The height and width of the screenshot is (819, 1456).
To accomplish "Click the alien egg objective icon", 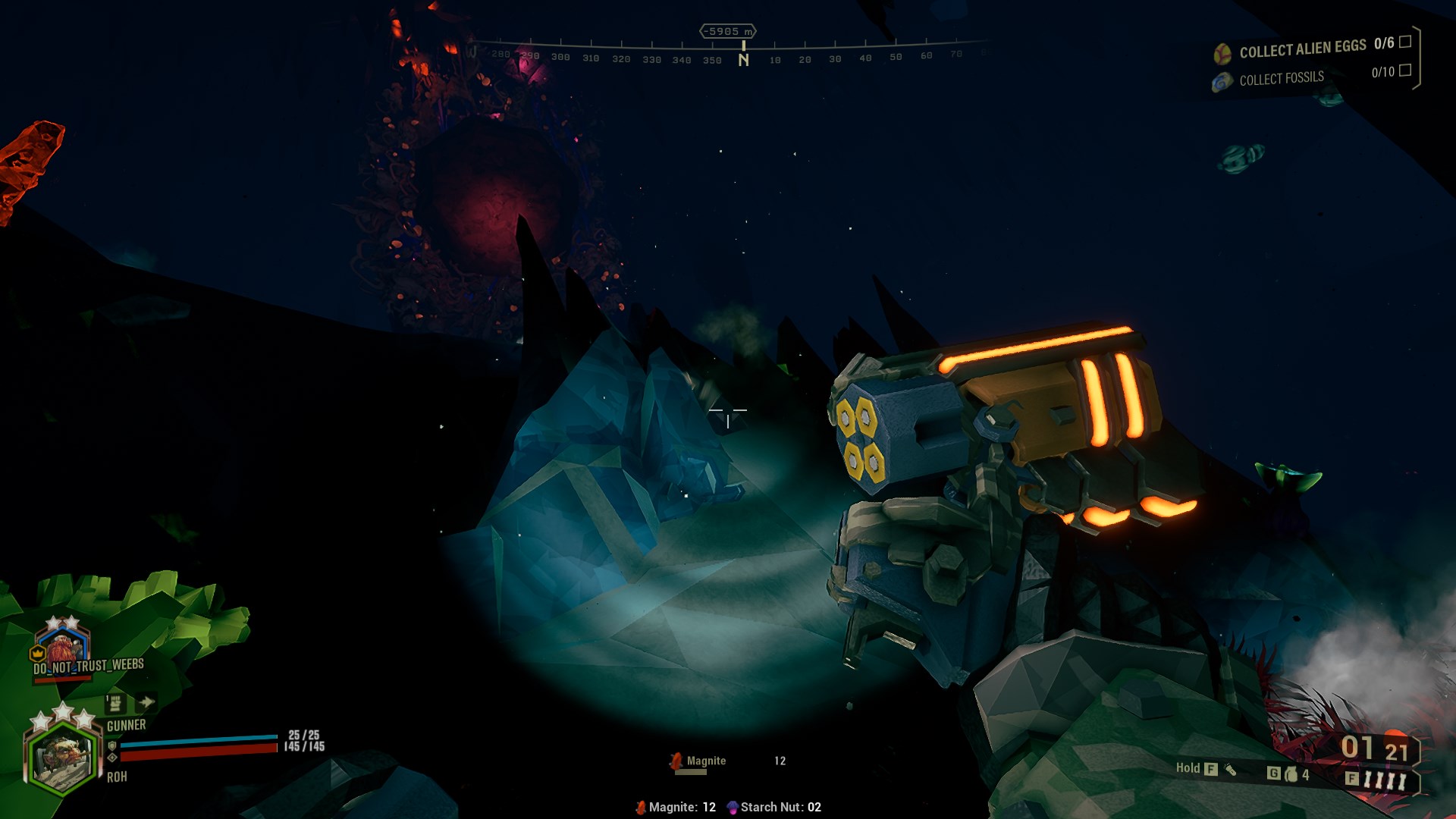I will click(x=1223, y=52).
